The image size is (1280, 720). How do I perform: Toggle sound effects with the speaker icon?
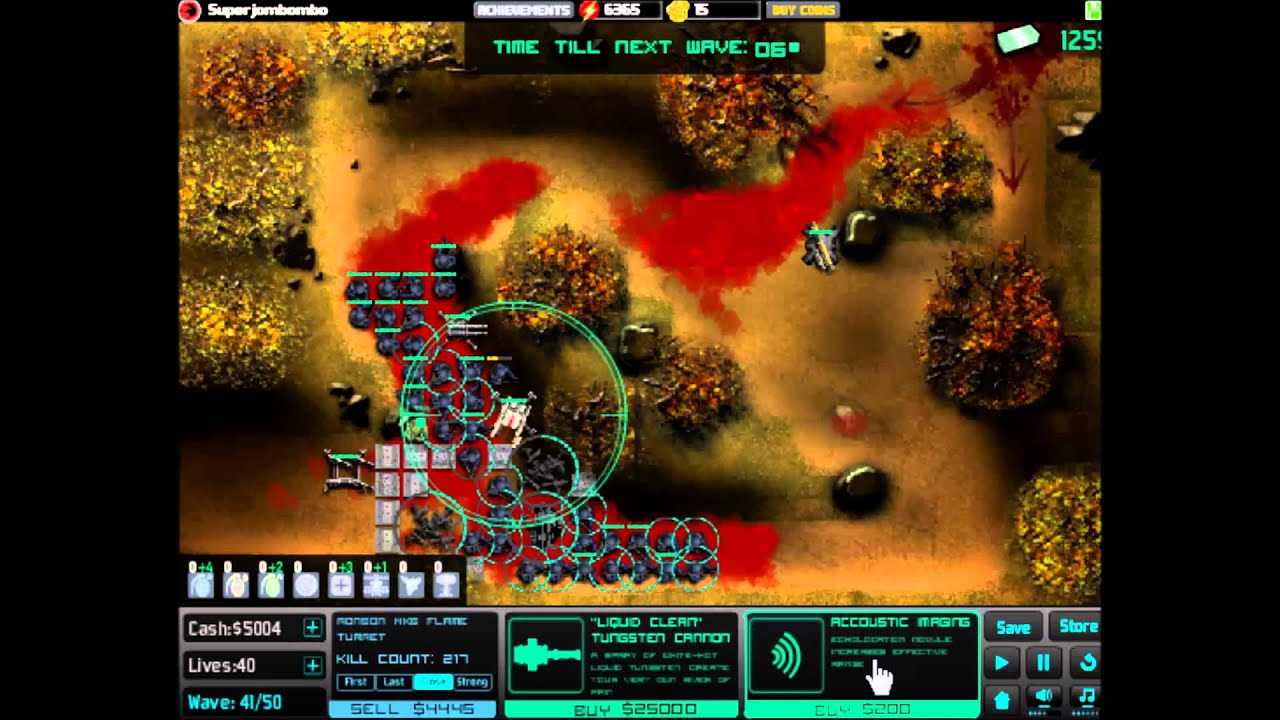[1043, 697]
